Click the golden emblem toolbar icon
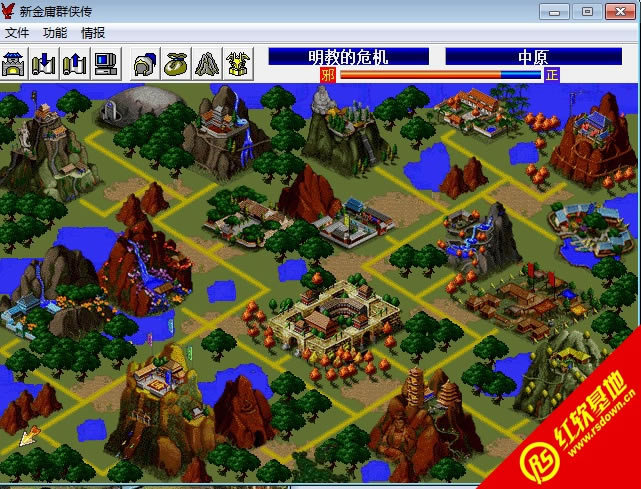 pos(238,63)
